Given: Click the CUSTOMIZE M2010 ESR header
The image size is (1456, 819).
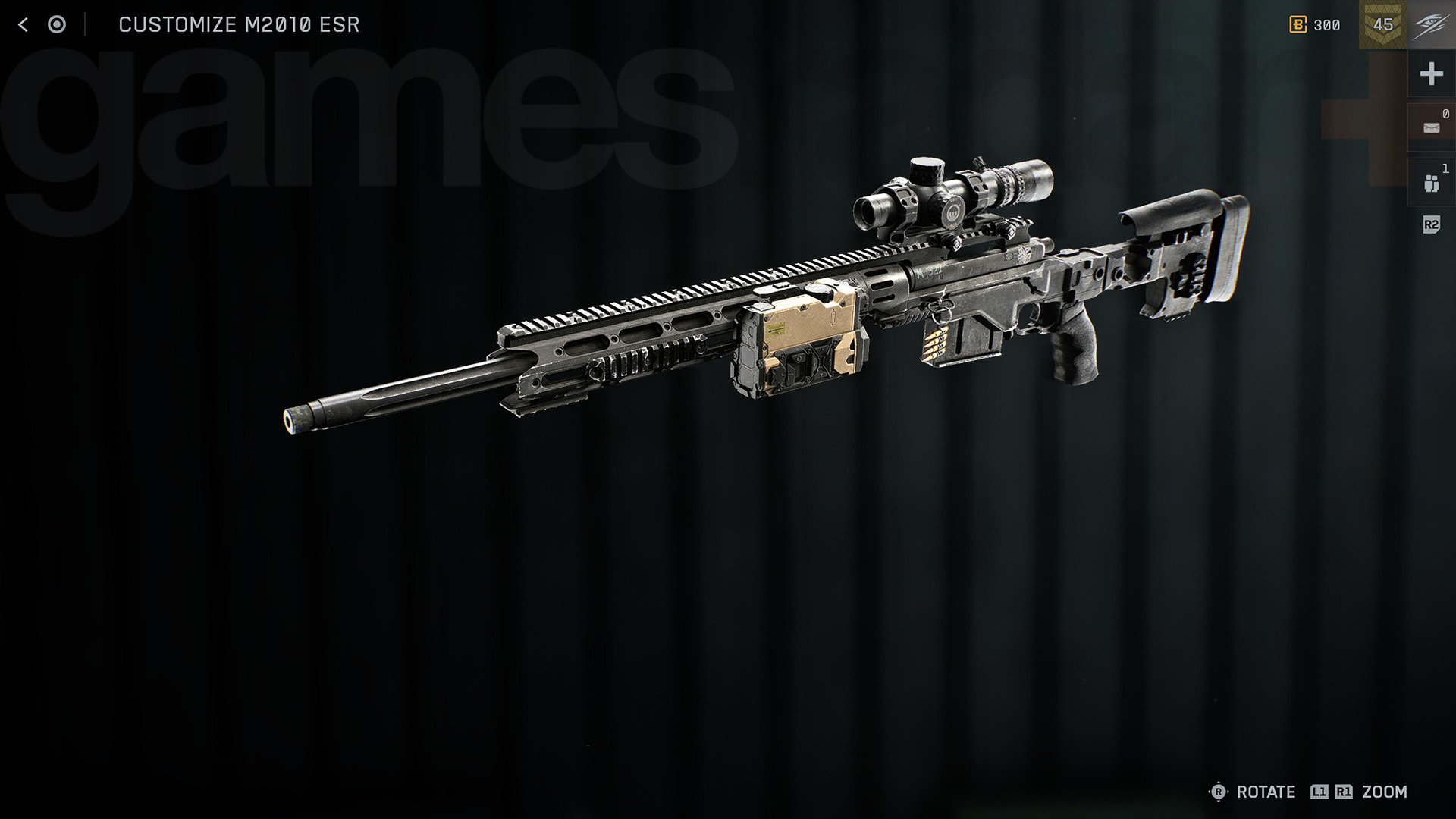Looking at the screenshot, I should [239, 24].
